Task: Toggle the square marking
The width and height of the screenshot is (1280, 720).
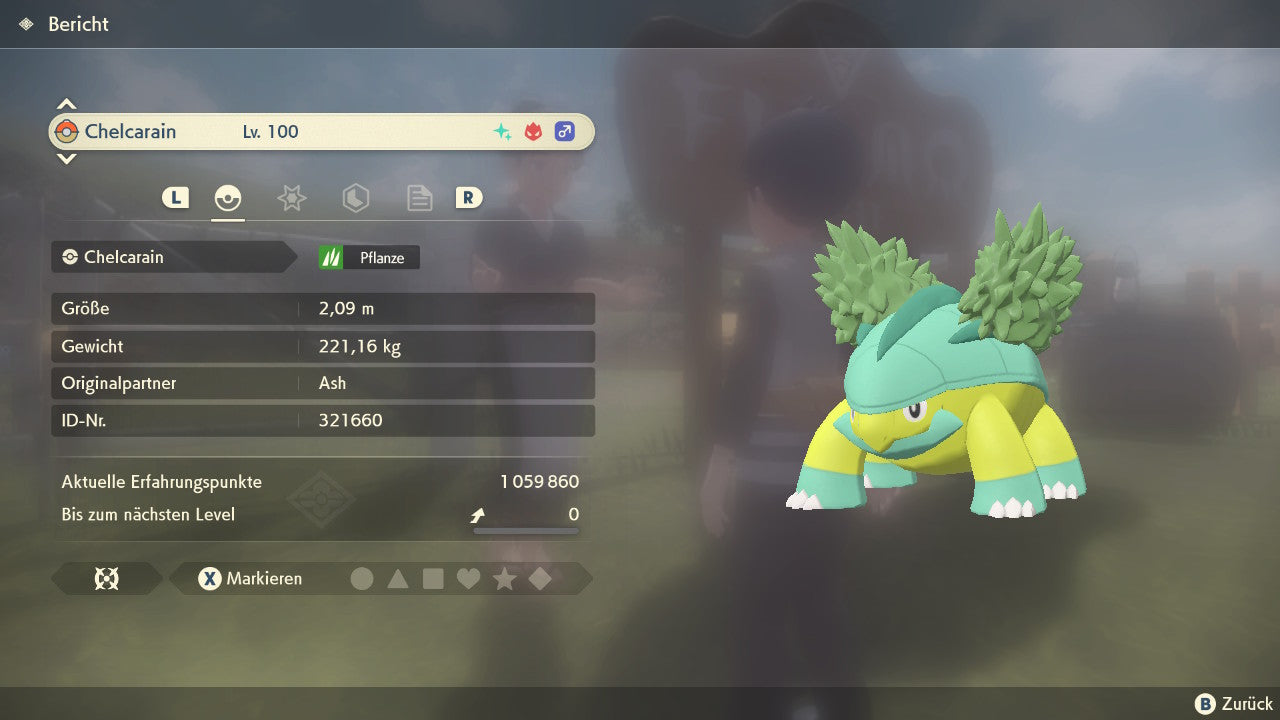Action: (x=433, y=579)
